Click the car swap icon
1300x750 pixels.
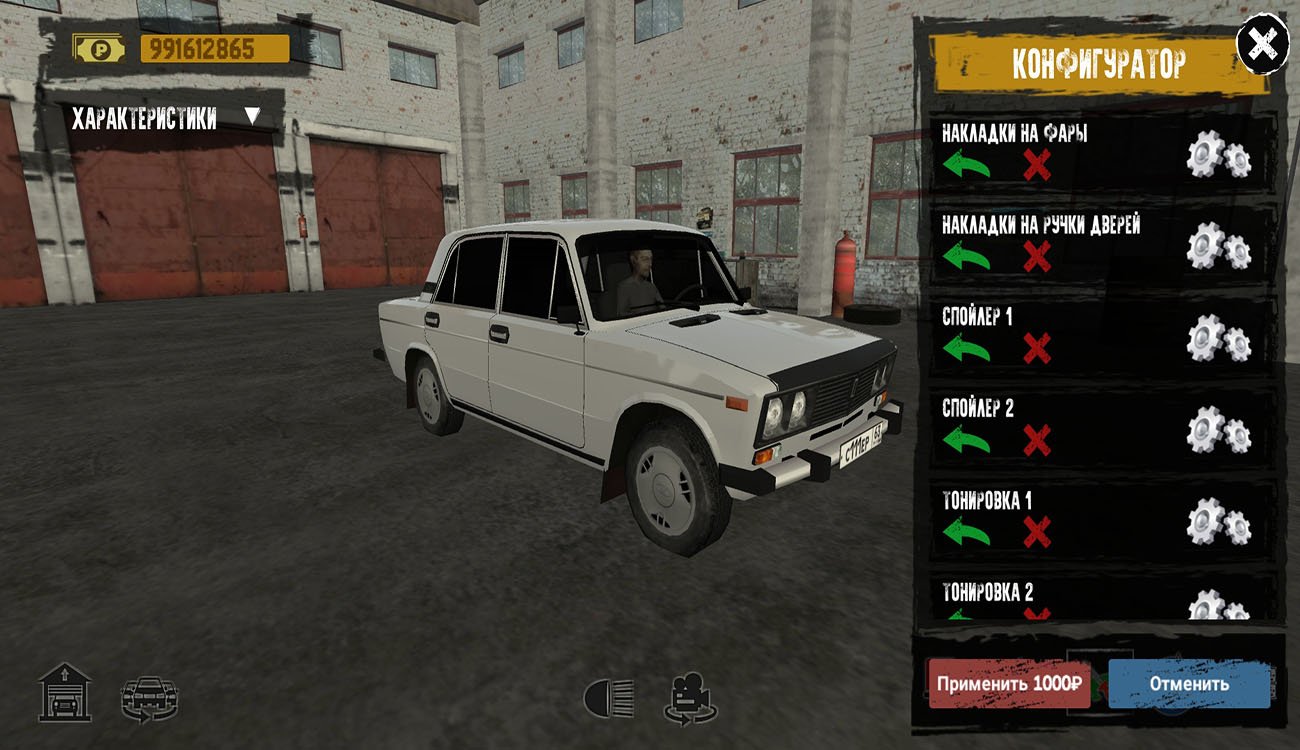[x=149, y=698]
